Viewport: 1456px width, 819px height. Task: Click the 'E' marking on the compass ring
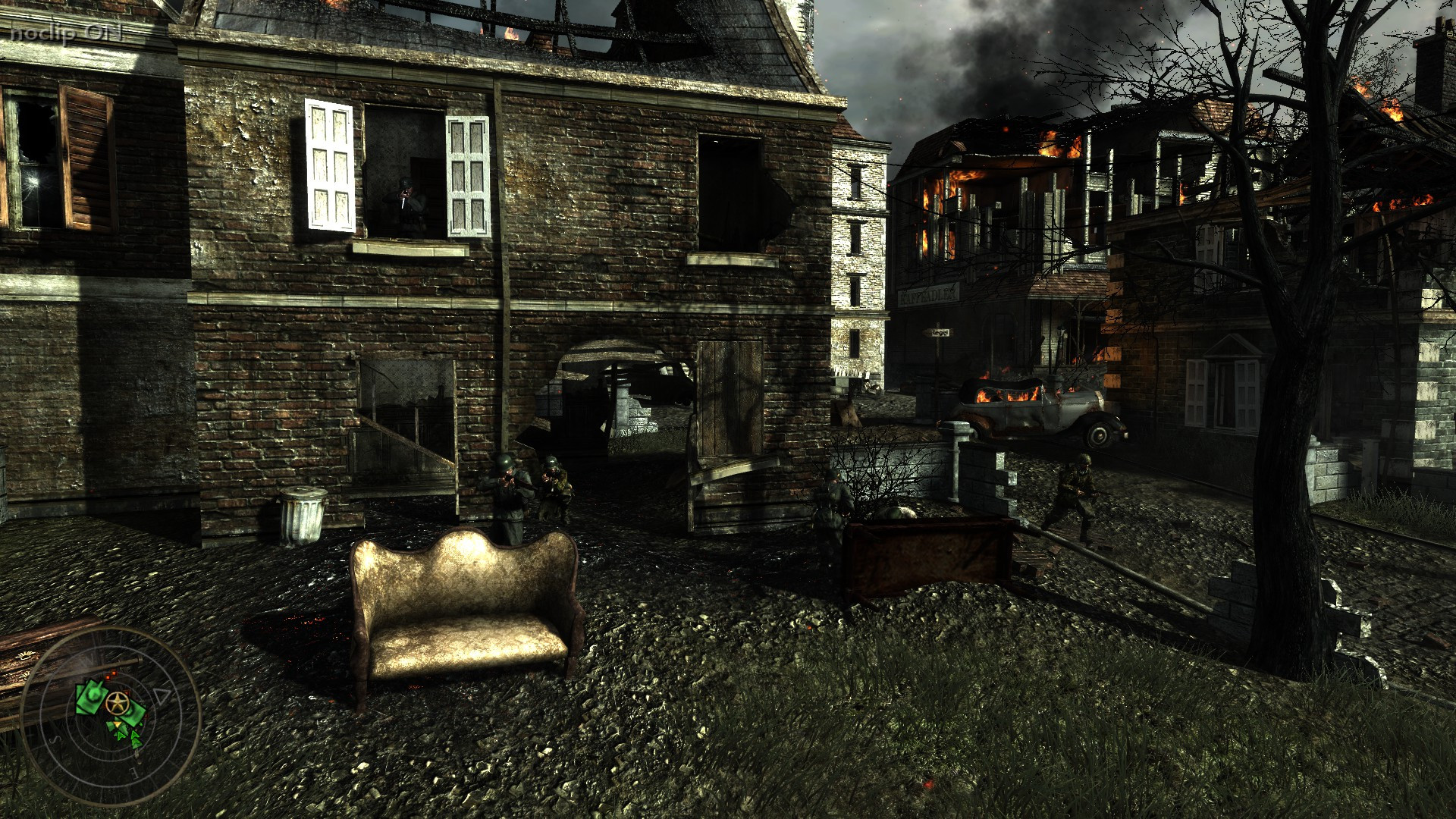(134, 773)
